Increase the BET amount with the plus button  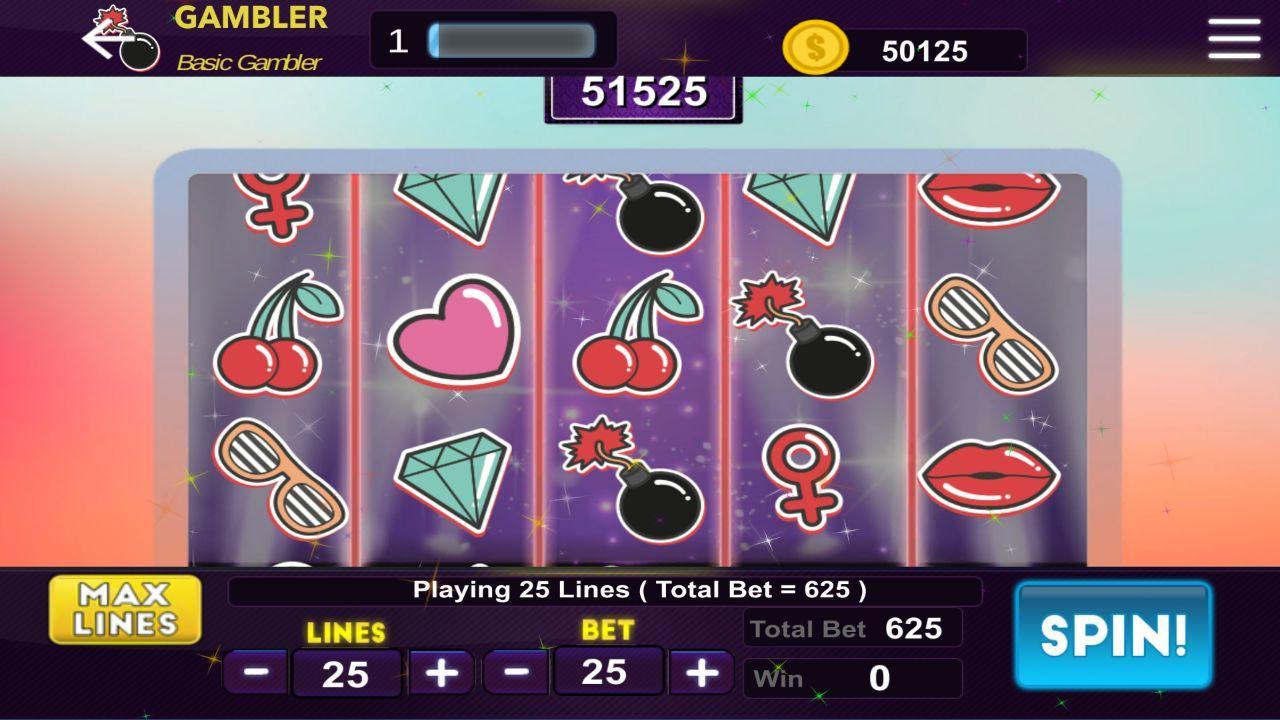click(x=700, y=671)
